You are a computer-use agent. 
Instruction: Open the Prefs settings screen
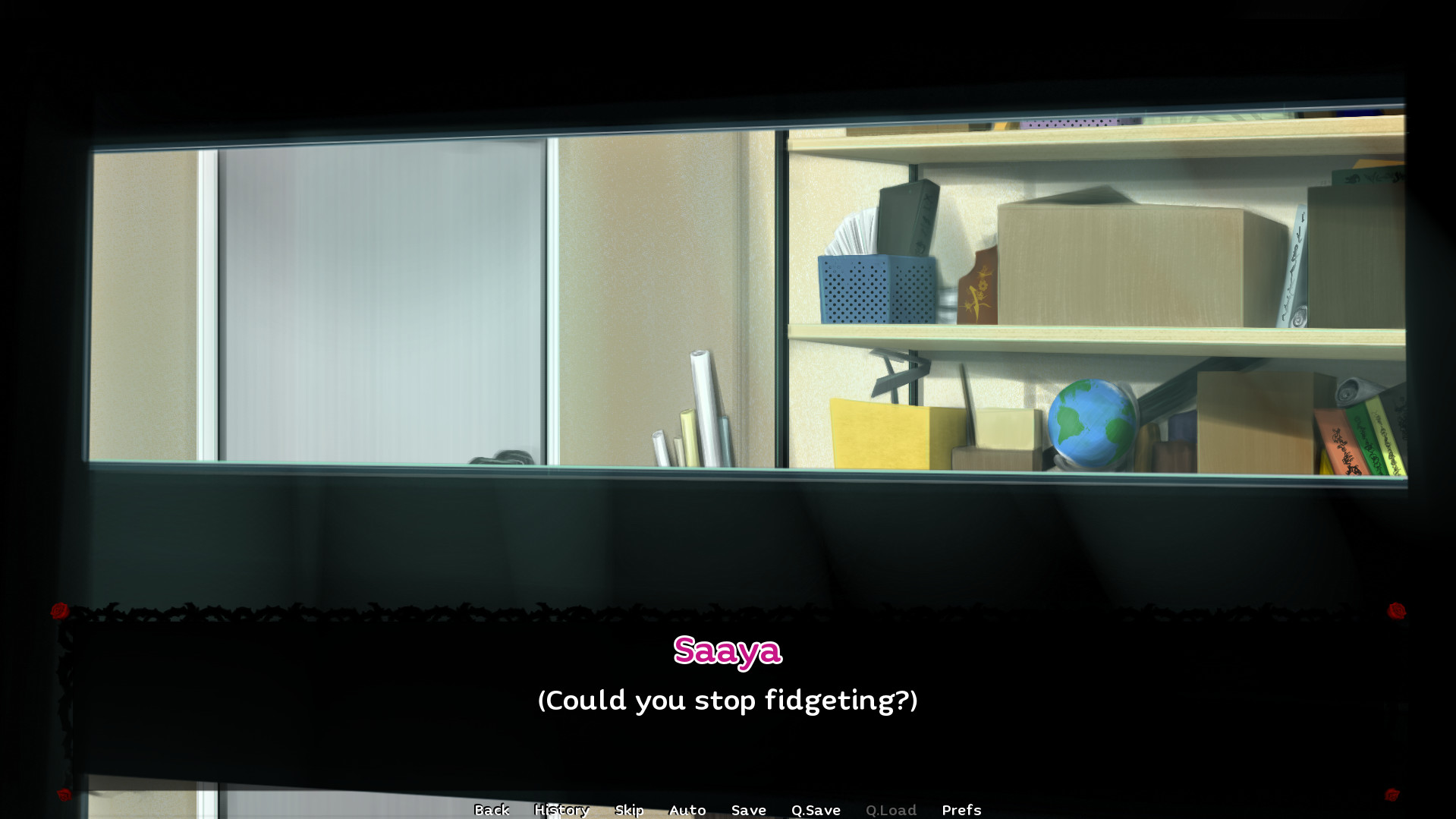[x=961, y=810]
